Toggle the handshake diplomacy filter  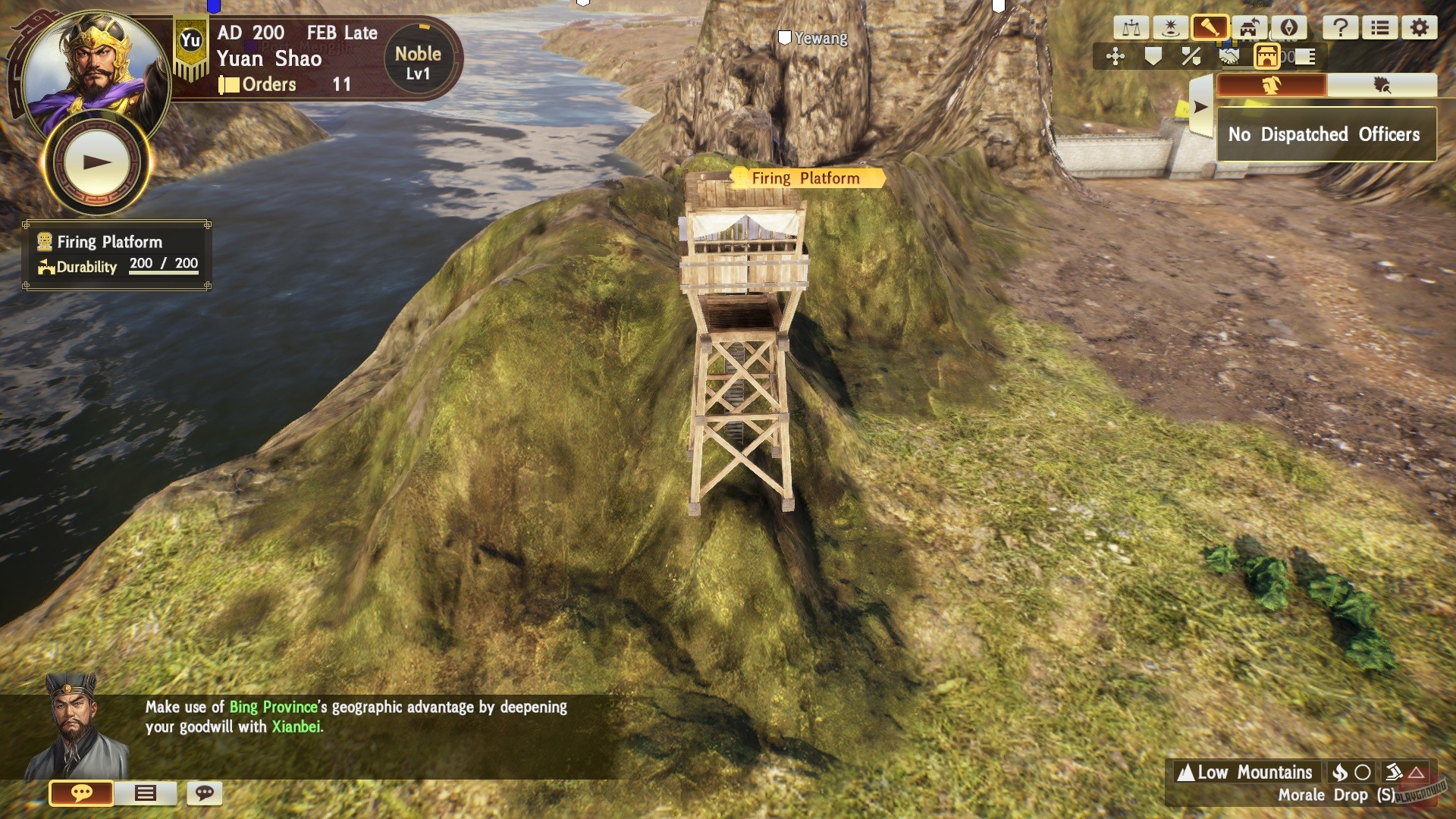[1229, 57]
